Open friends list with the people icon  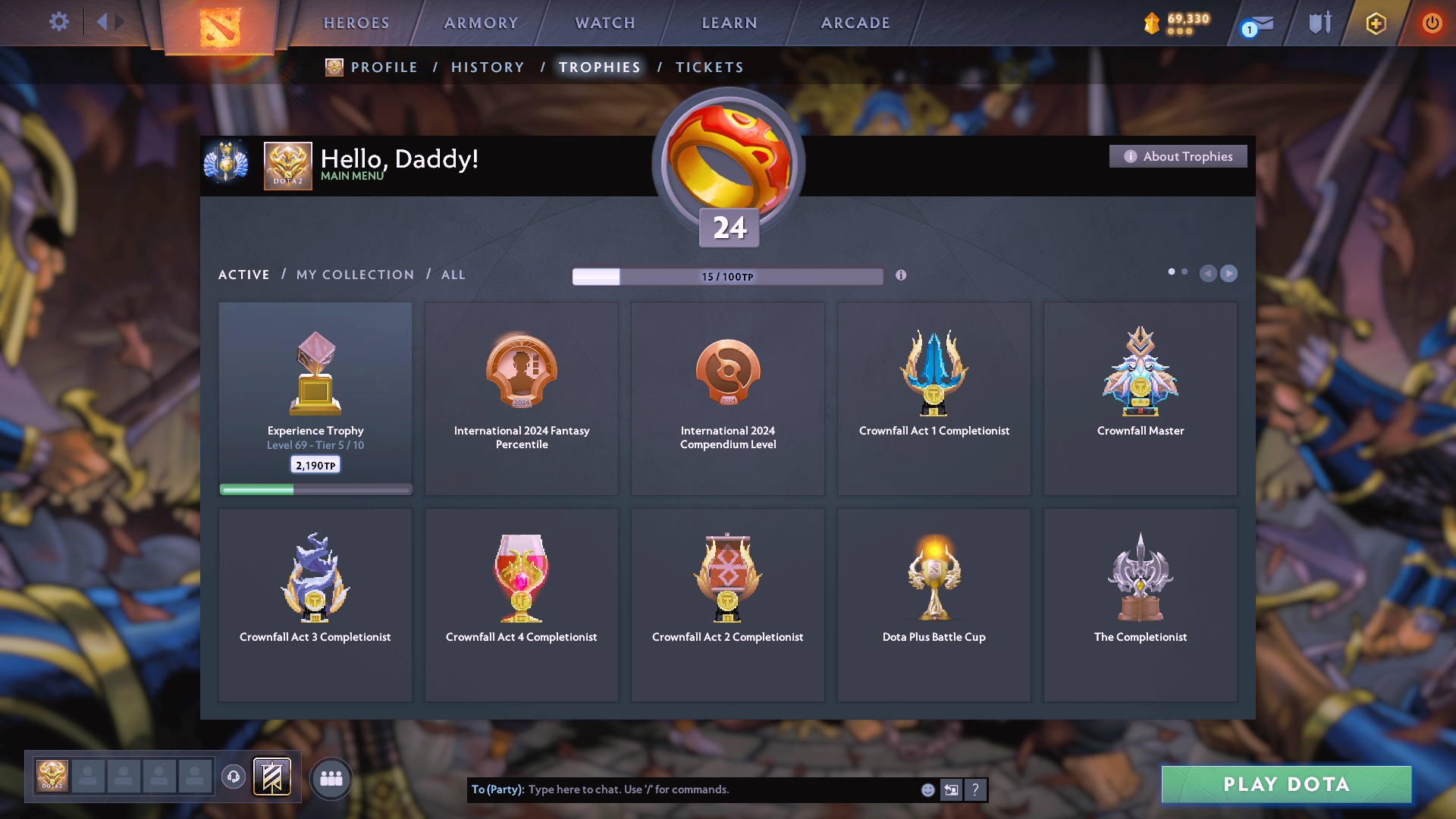331,777
